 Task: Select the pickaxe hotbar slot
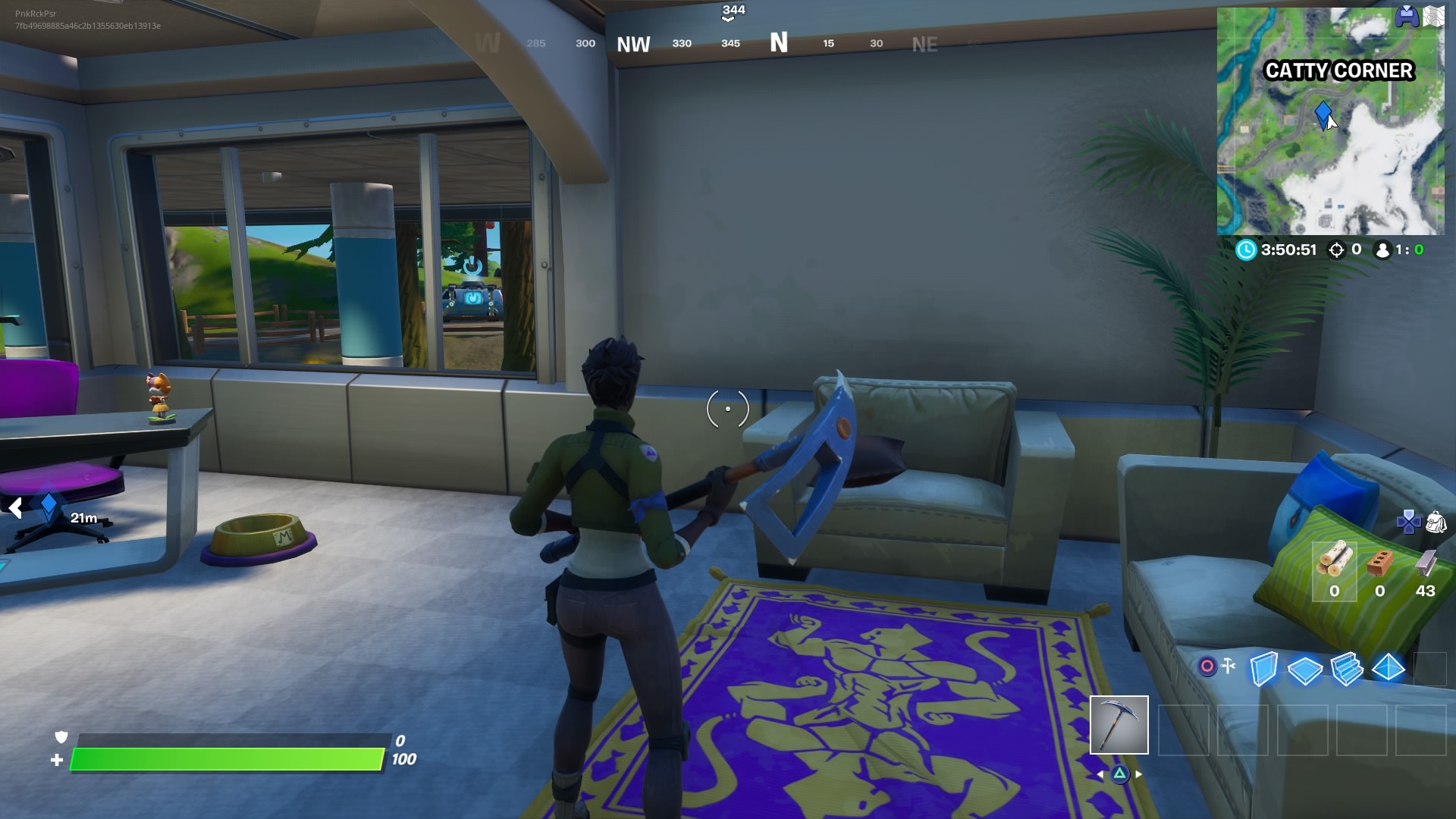point(1119,725)
